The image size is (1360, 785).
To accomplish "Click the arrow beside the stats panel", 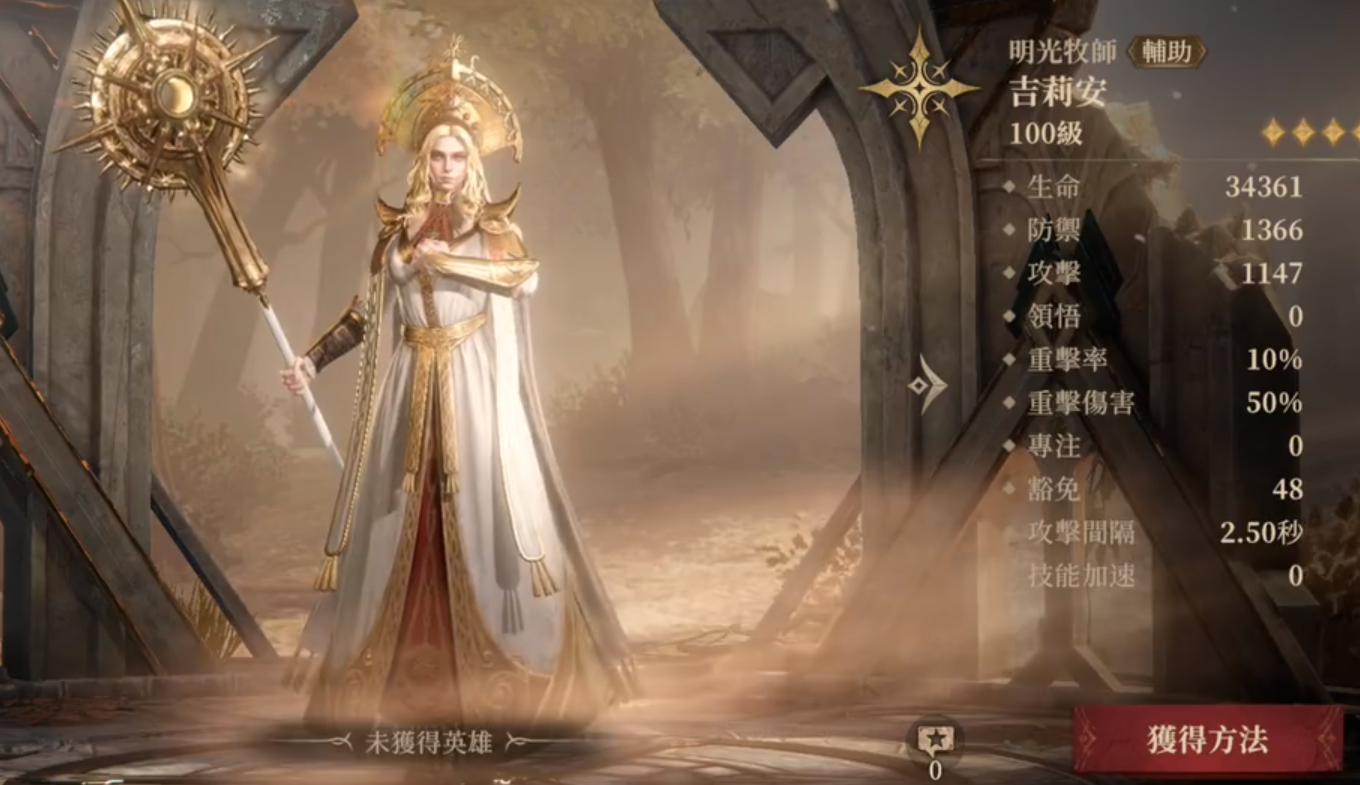I will point(928,383).
